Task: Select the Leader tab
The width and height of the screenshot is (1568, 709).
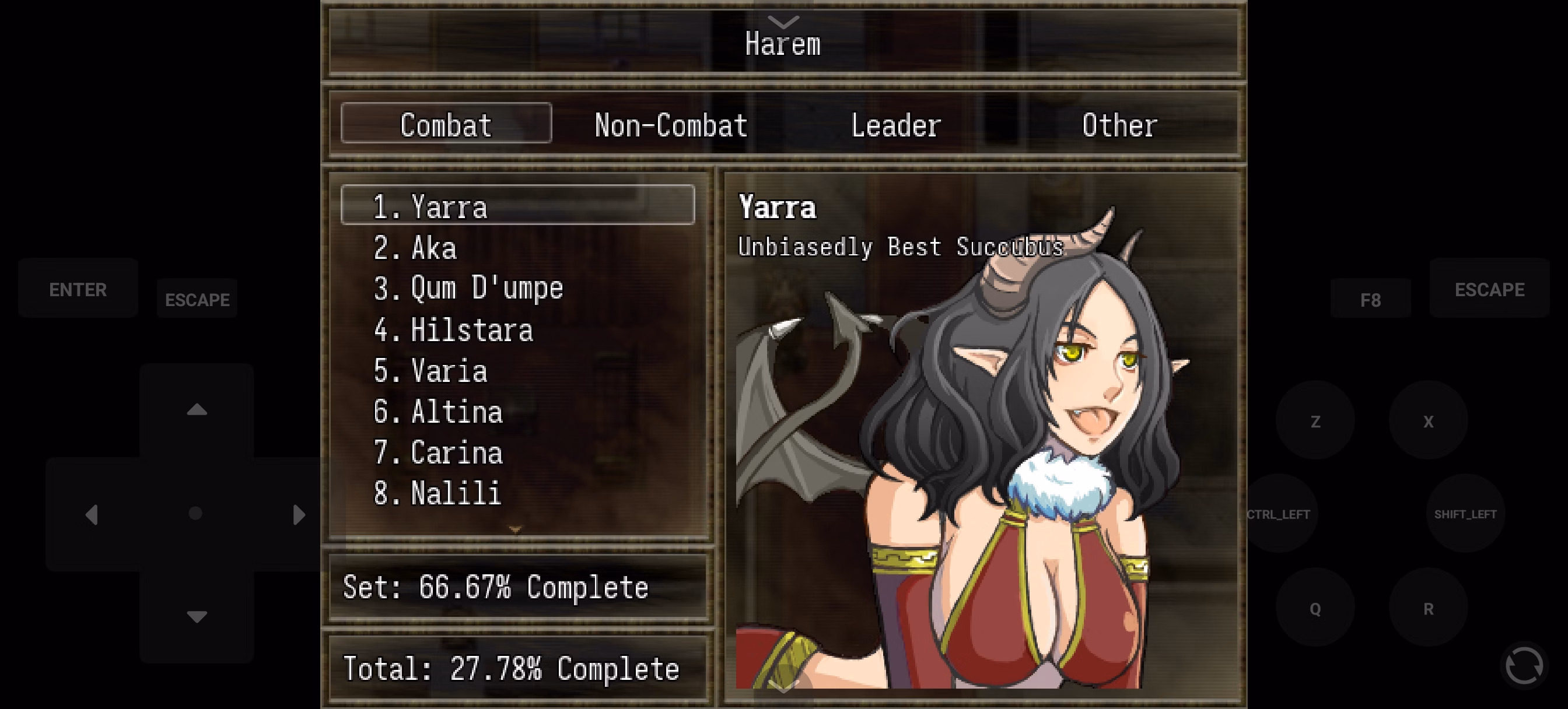Action: point(895,124)
